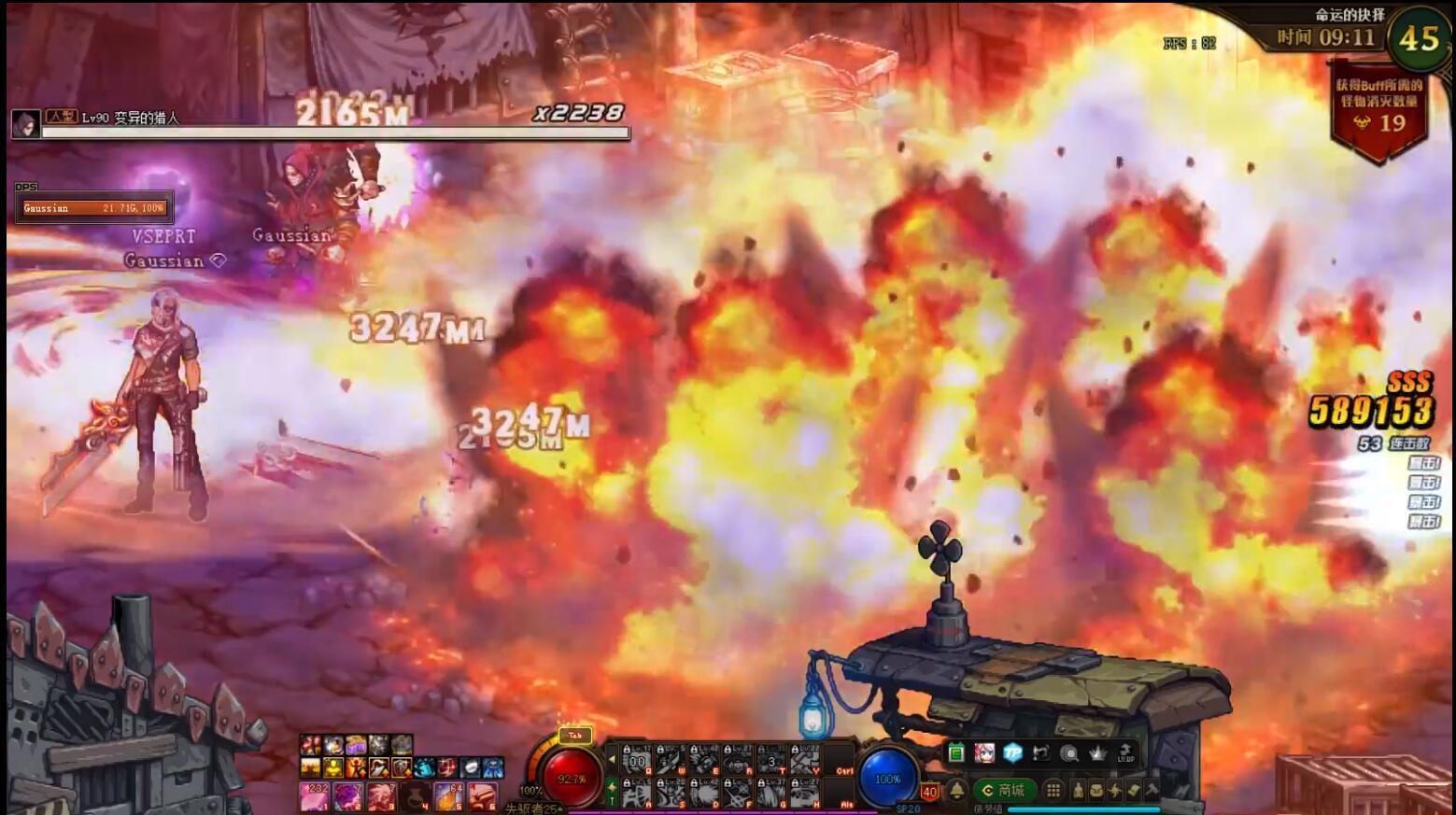Use the red item in quick slot 6
This screenshot has height=815, width=1456.
(482, 795)
